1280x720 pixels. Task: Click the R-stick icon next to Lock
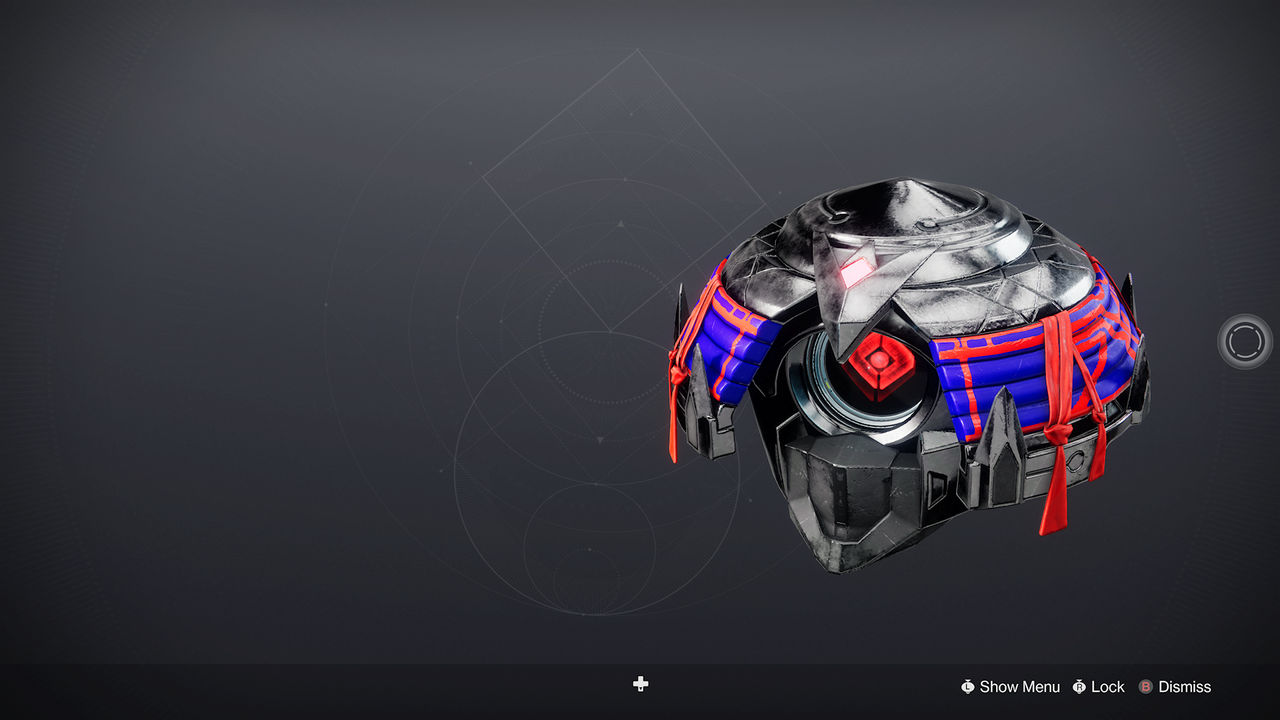1080,687
